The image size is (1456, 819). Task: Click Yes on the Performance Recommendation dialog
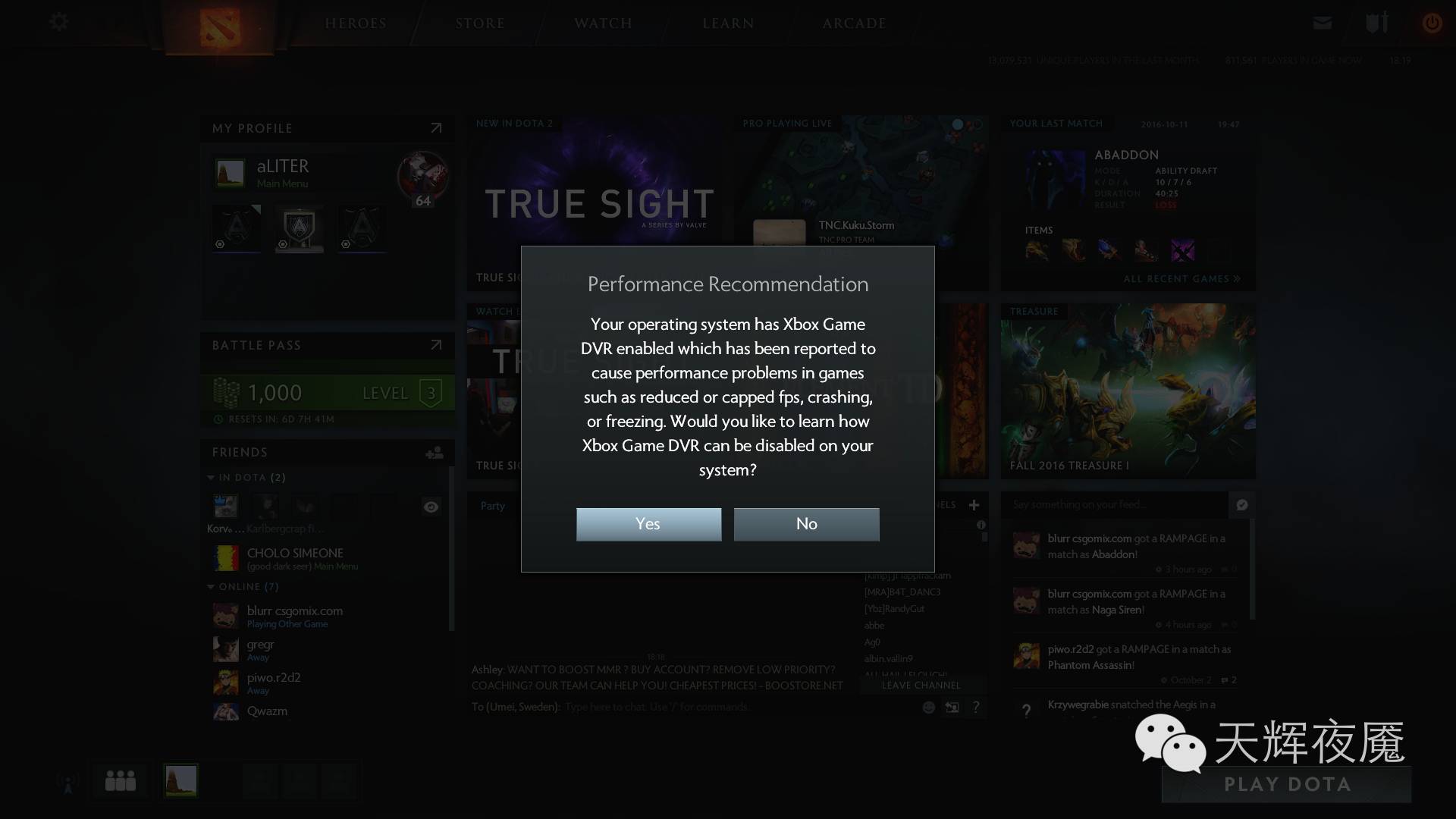point(648,524)
